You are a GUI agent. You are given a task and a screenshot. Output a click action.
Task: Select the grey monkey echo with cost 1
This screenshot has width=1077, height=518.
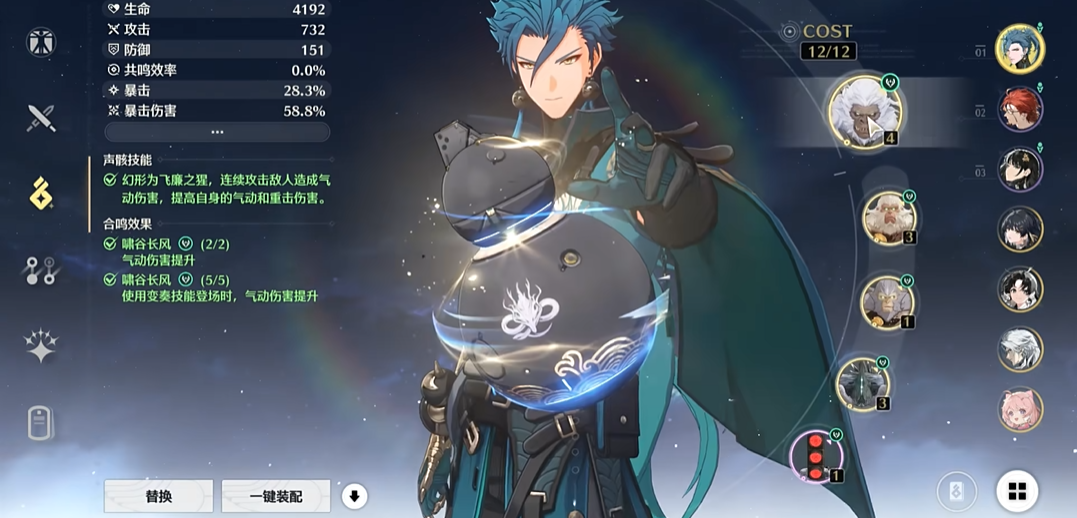coord(886,300)
